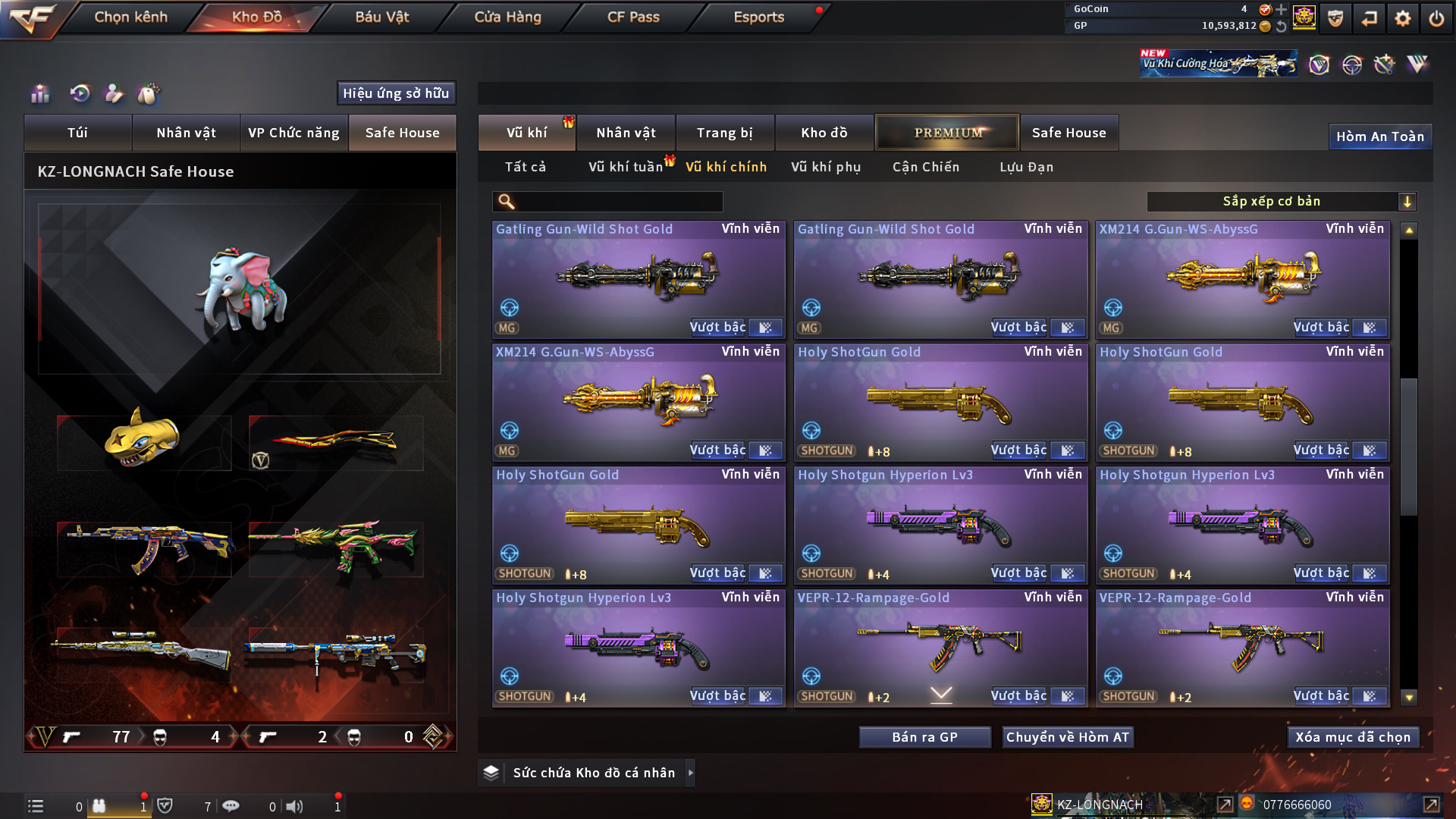Screen dimensions: 1456x819
Task: Open the settings gear icon
Action: [x=1403, y=18]
